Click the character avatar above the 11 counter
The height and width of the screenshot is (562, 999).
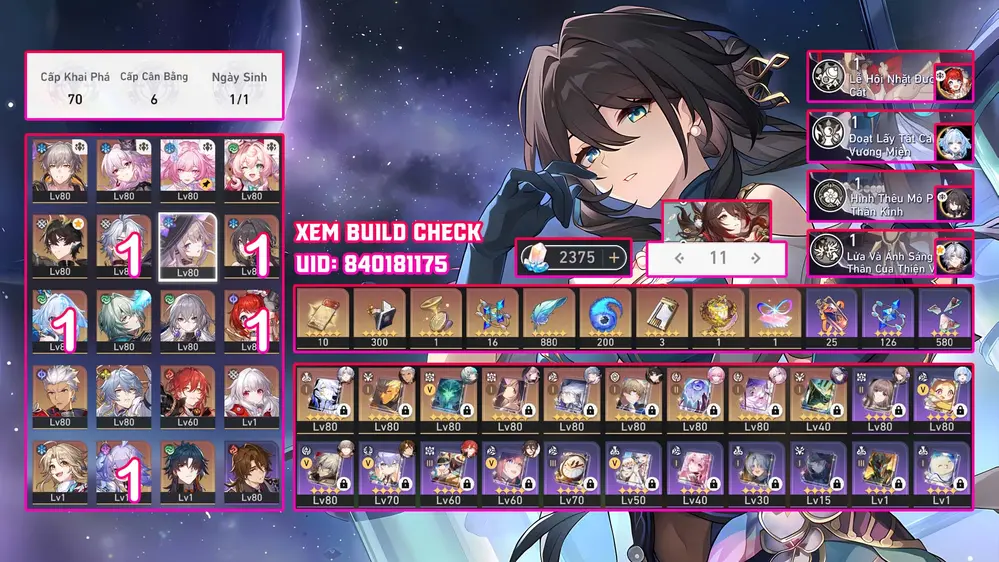[x=716, y=221]
